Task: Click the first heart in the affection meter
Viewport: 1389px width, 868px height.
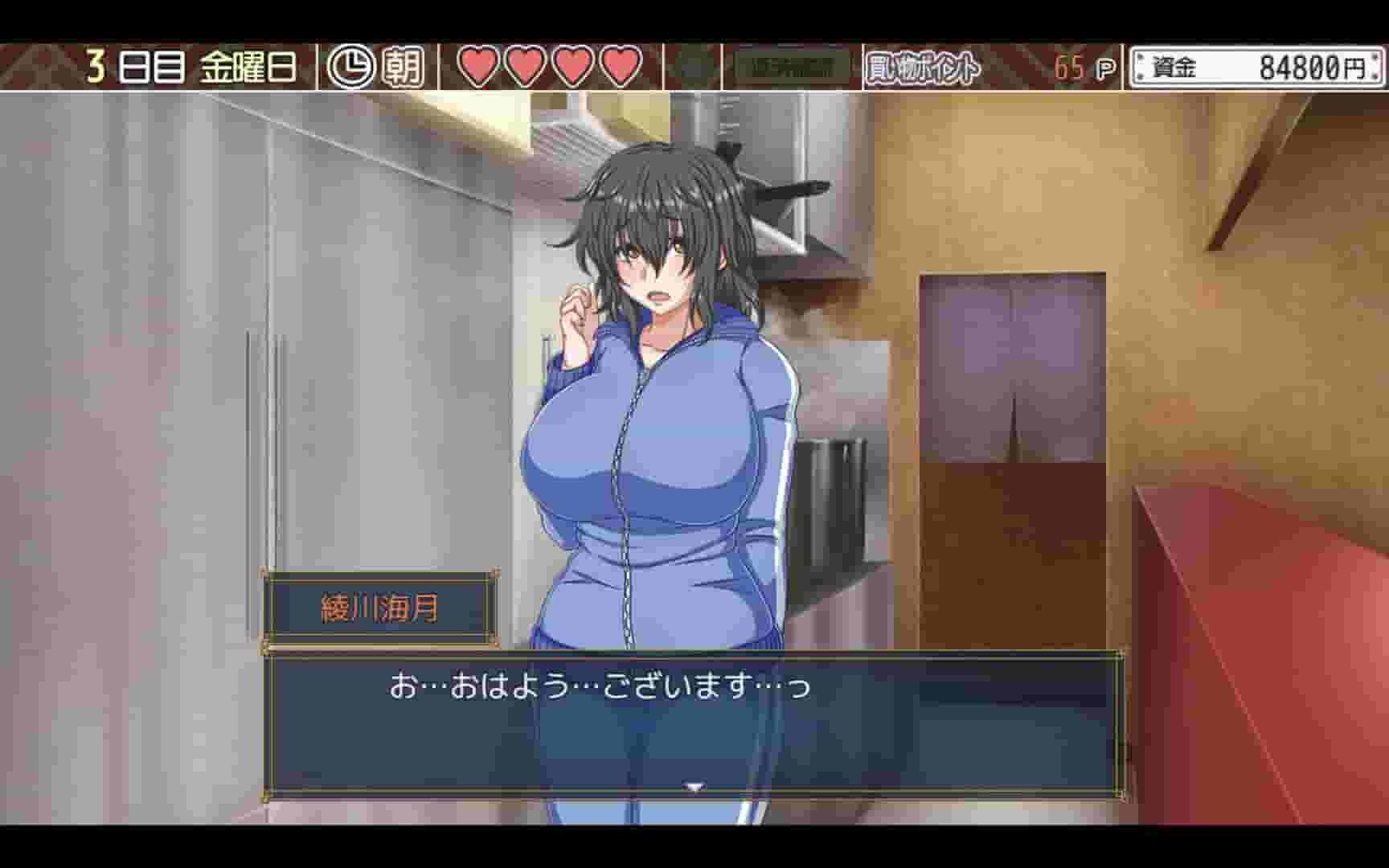Action: [477, 65]
